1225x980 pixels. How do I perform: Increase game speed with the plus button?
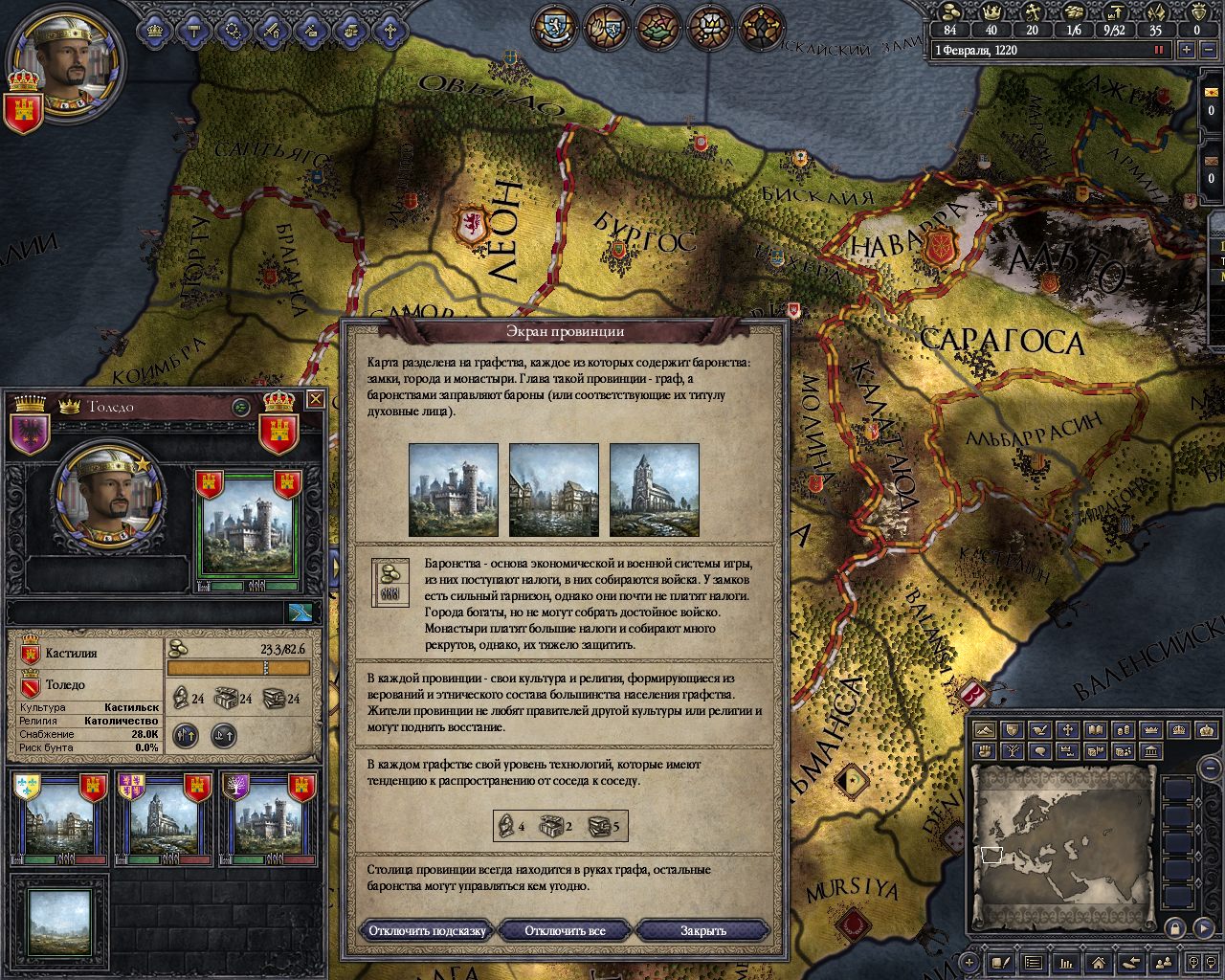pos(1186,49)
